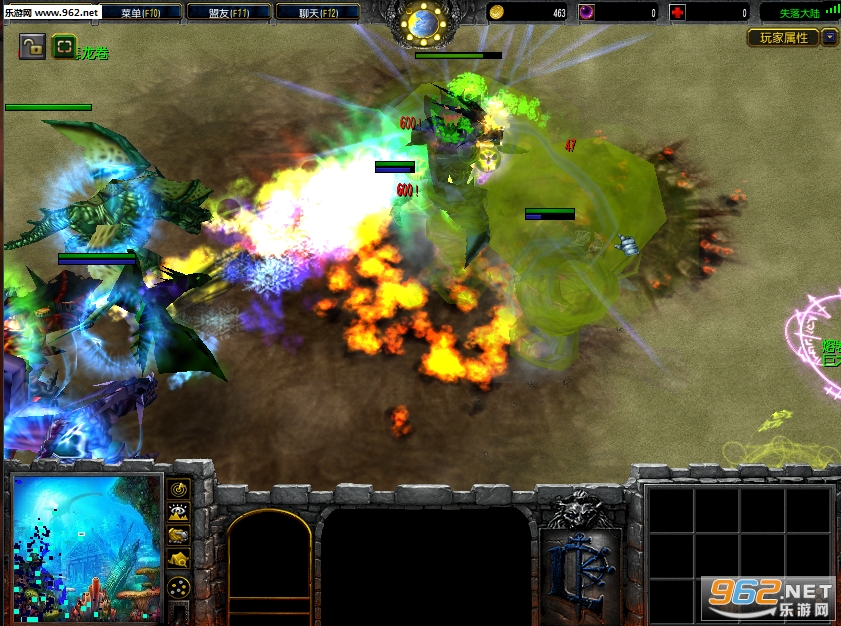Expand the dropdown arrow beside 玩家属性

[830, 38]
